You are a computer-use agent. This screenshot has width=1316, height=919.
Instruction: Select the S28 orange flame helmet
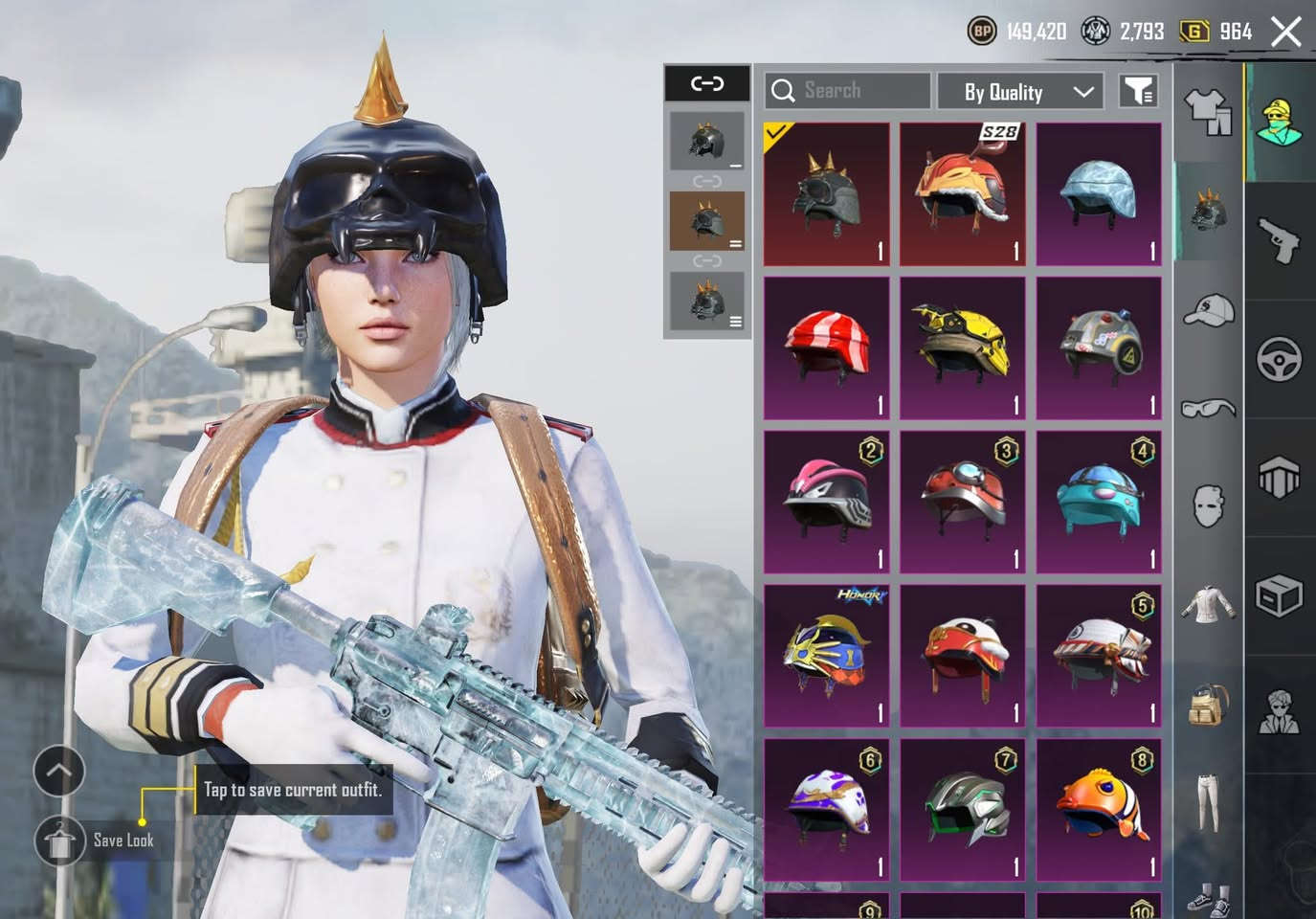pos(962,194)
